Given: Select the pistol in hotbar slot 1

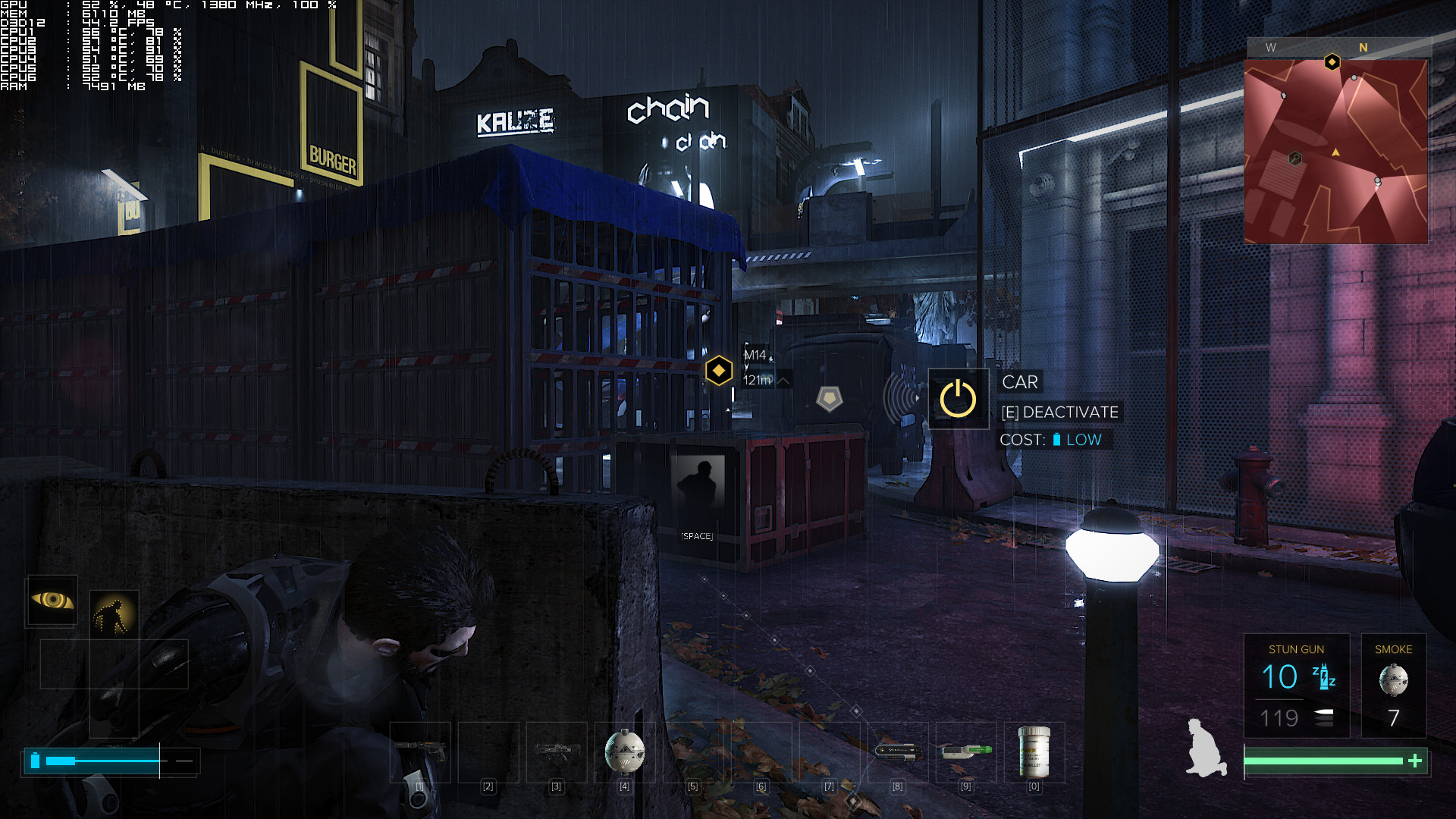Looking at the screenshot, I should tap(419, 751).
